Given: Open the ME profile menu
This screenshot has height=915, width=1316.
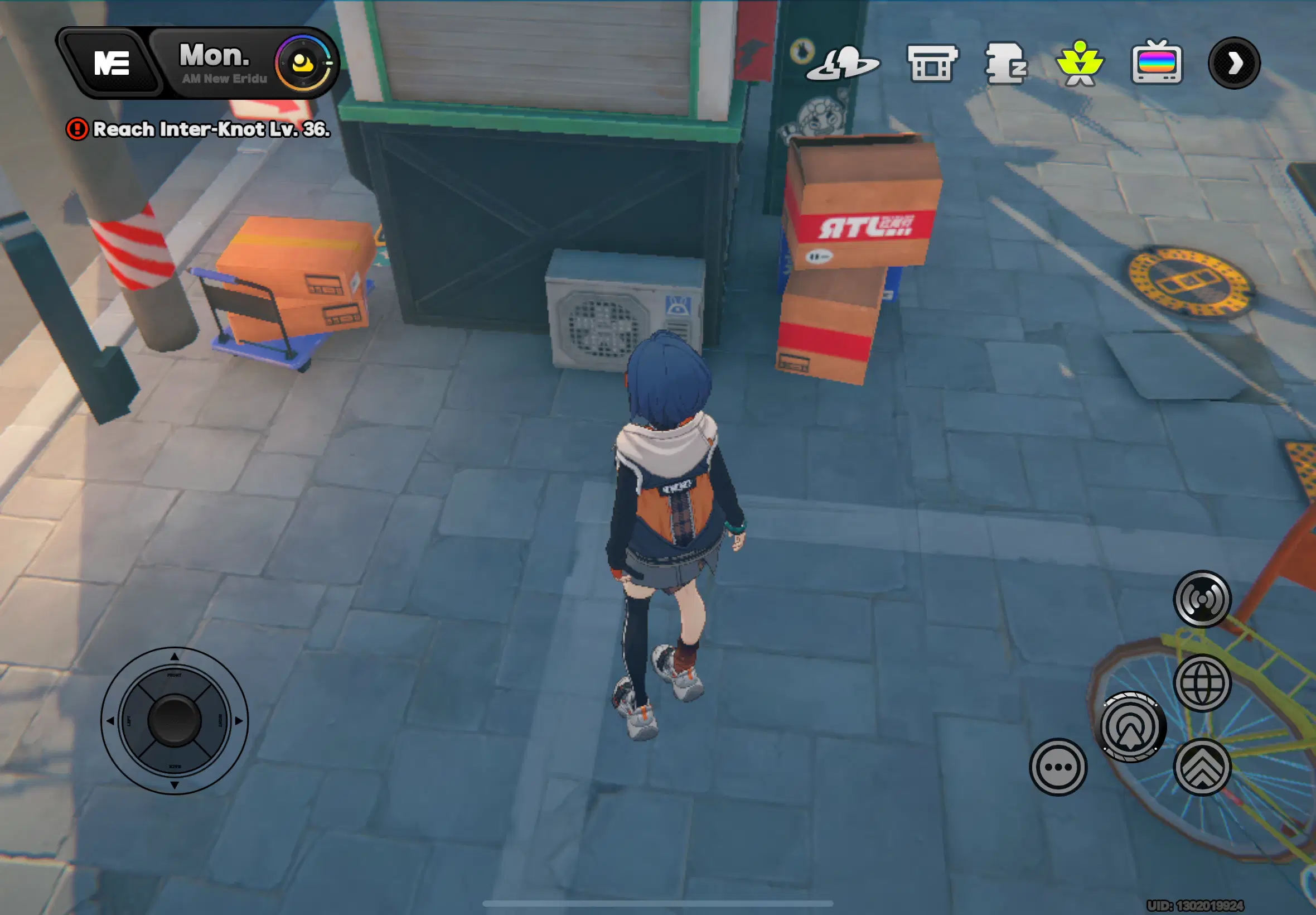Looking at the screenshot, I should pos(110,63).
